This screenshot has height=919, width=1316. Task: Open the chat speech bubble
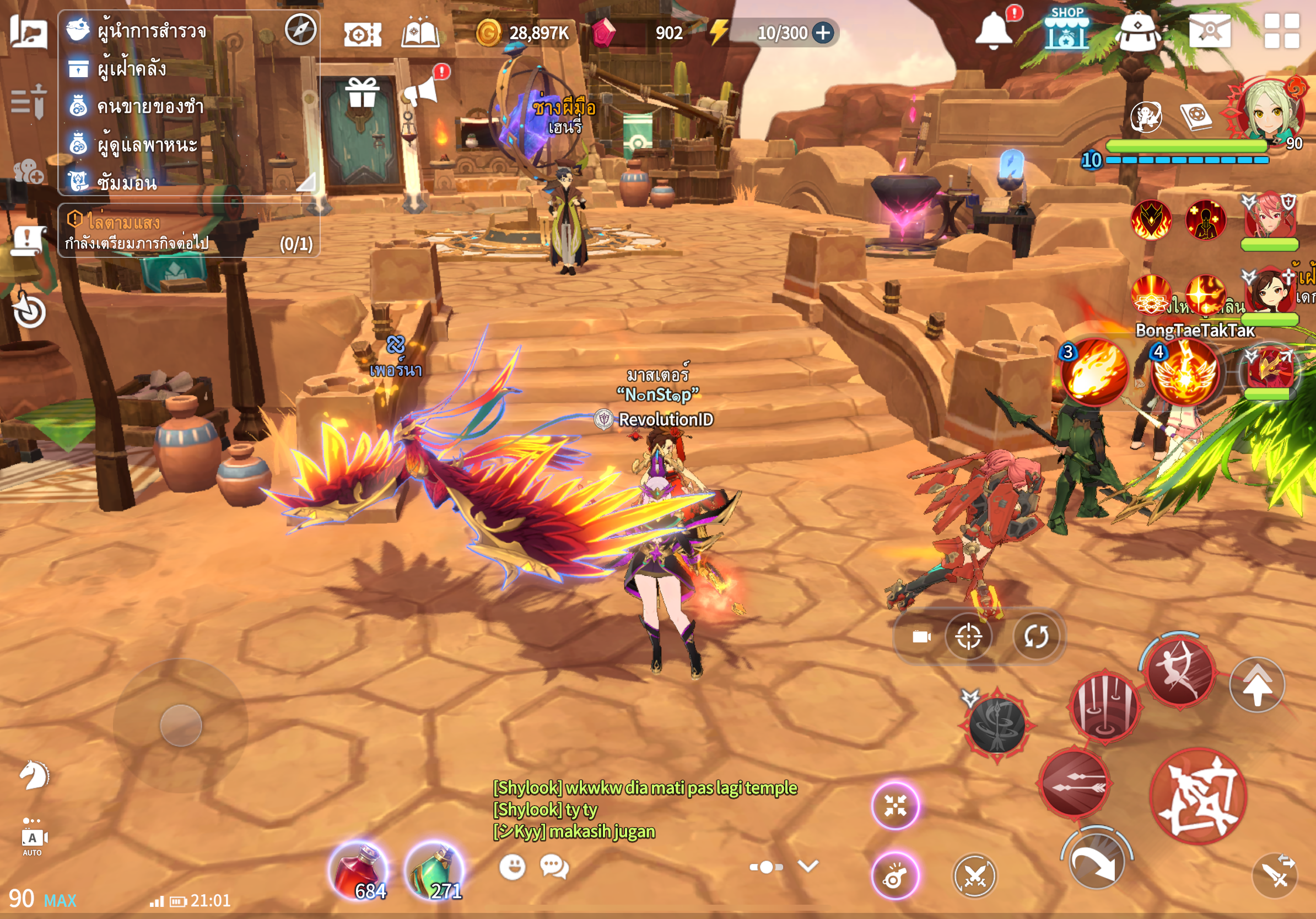554,866
